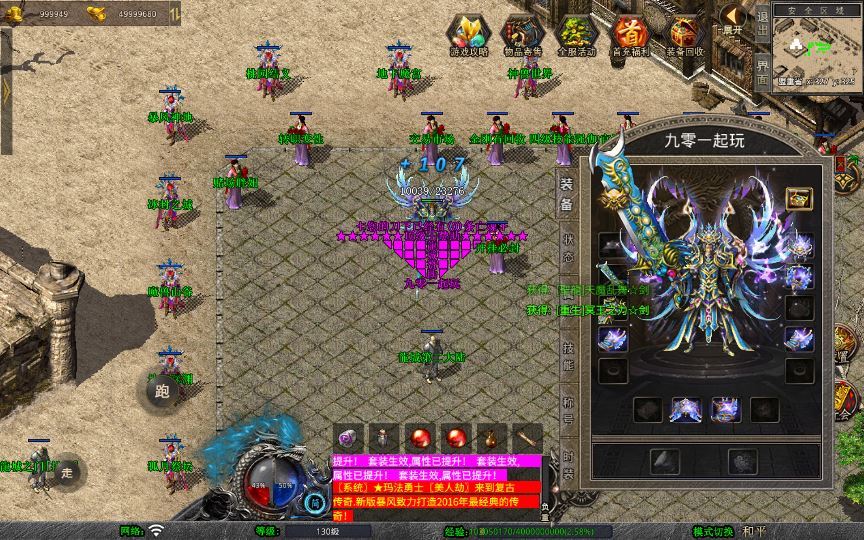Use the brown gourd hotbar item
The width and height of the screenshot is (864, 540).
[x=486, y=438]
